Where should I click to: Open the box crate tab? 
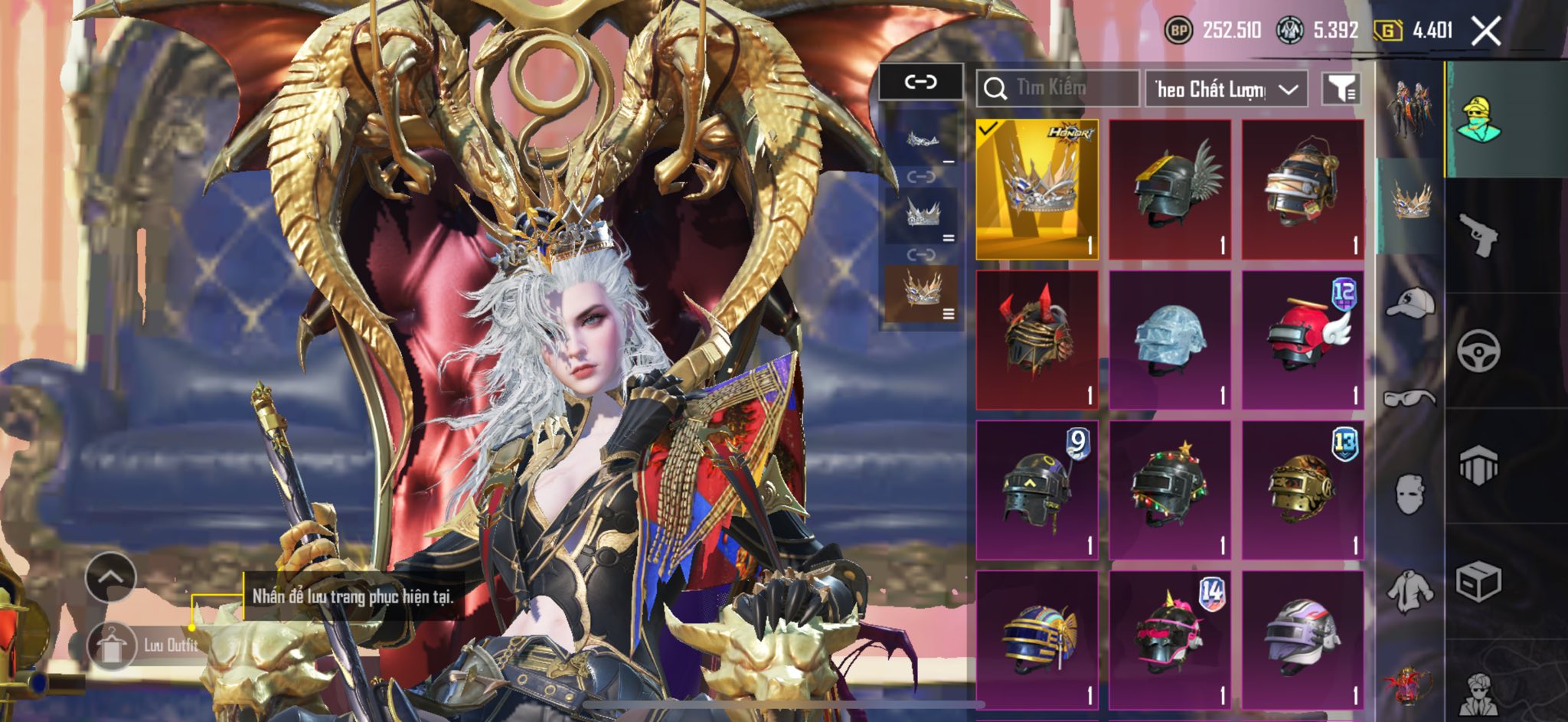(1478, 582)
